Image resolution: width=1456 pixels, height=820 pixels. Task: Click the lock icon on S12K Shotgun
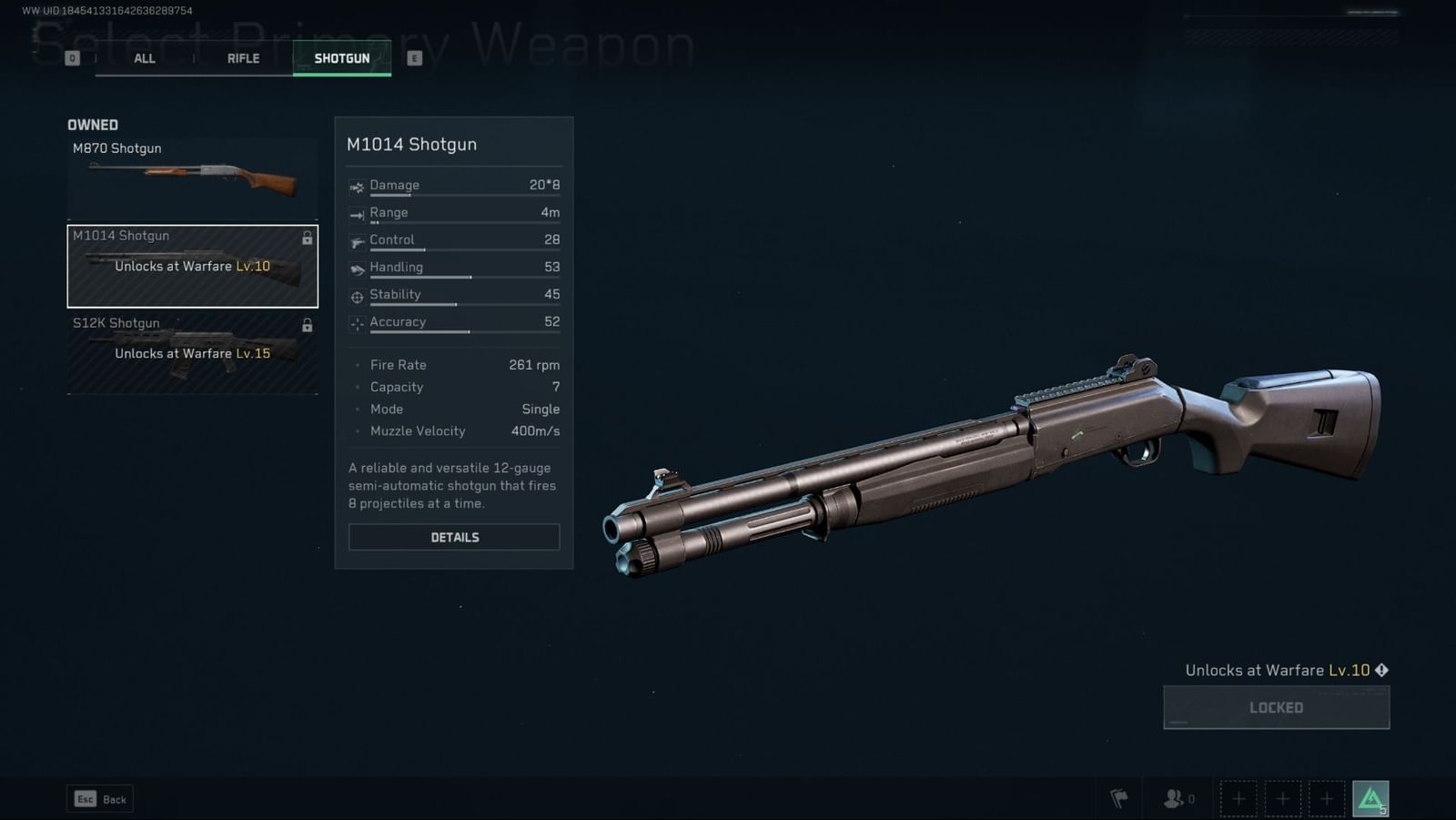(307, 325)
